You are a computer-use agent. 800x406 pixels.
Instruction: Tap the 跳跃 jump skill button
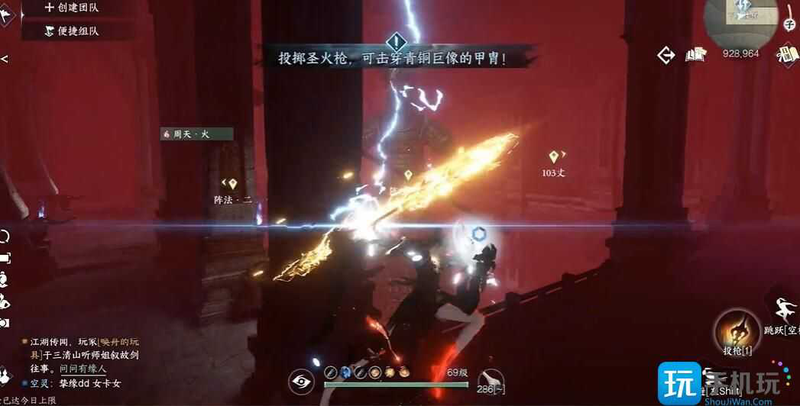[784, 310]
